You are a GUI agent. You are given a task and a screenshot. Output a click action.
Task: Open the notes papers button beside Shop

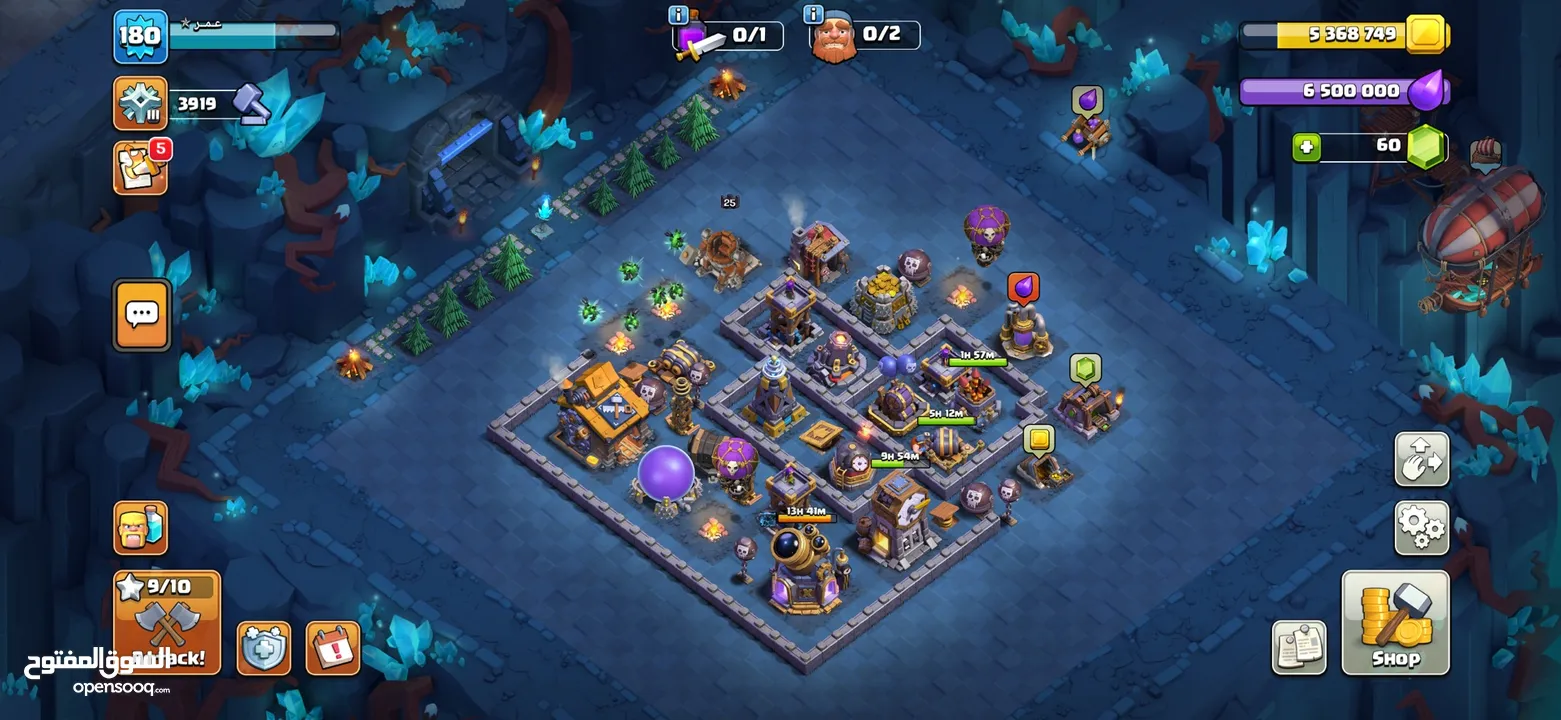click(1299, 647)
